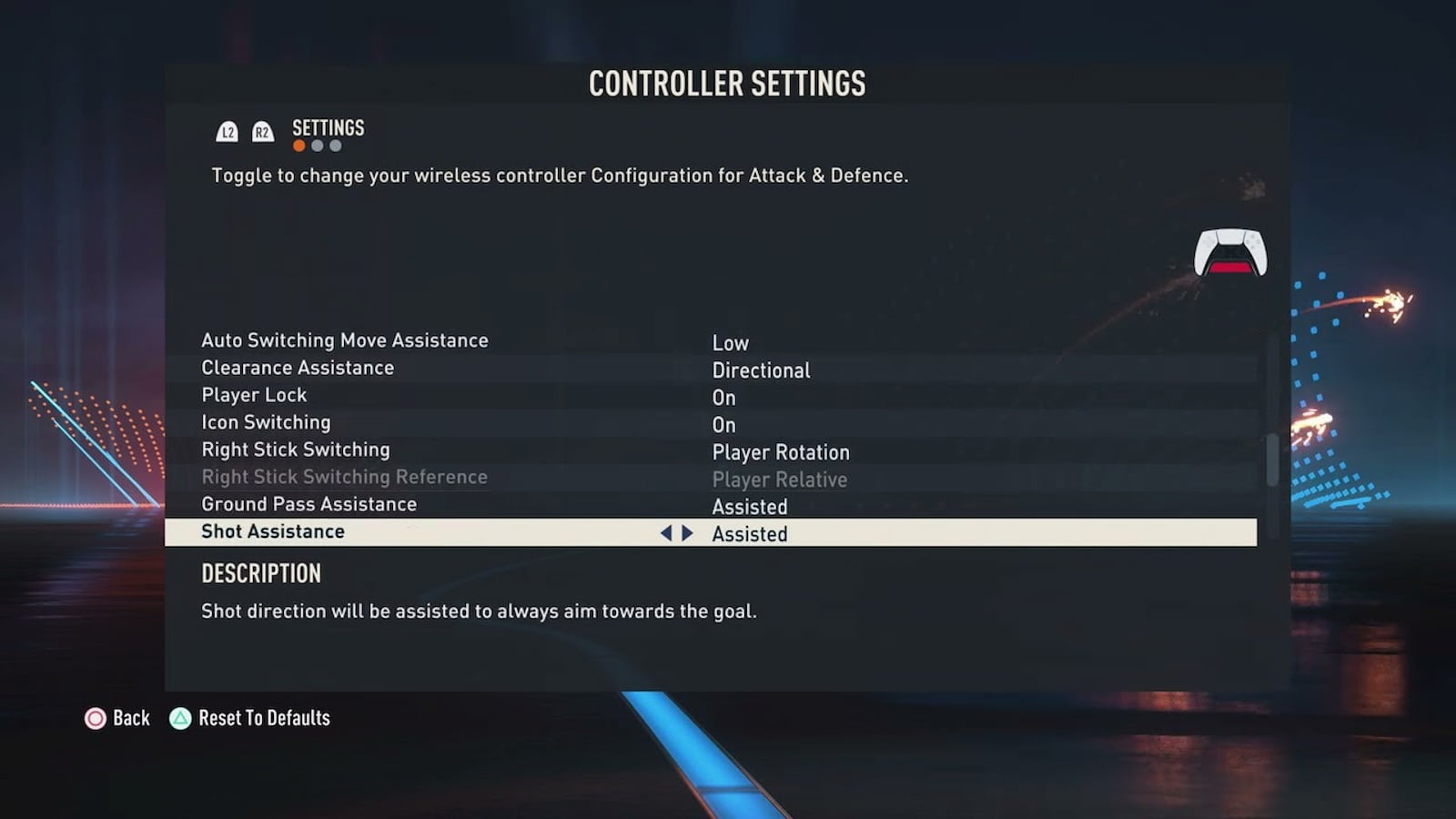Highlight the Icon Switching setting

tap(266, 423)
